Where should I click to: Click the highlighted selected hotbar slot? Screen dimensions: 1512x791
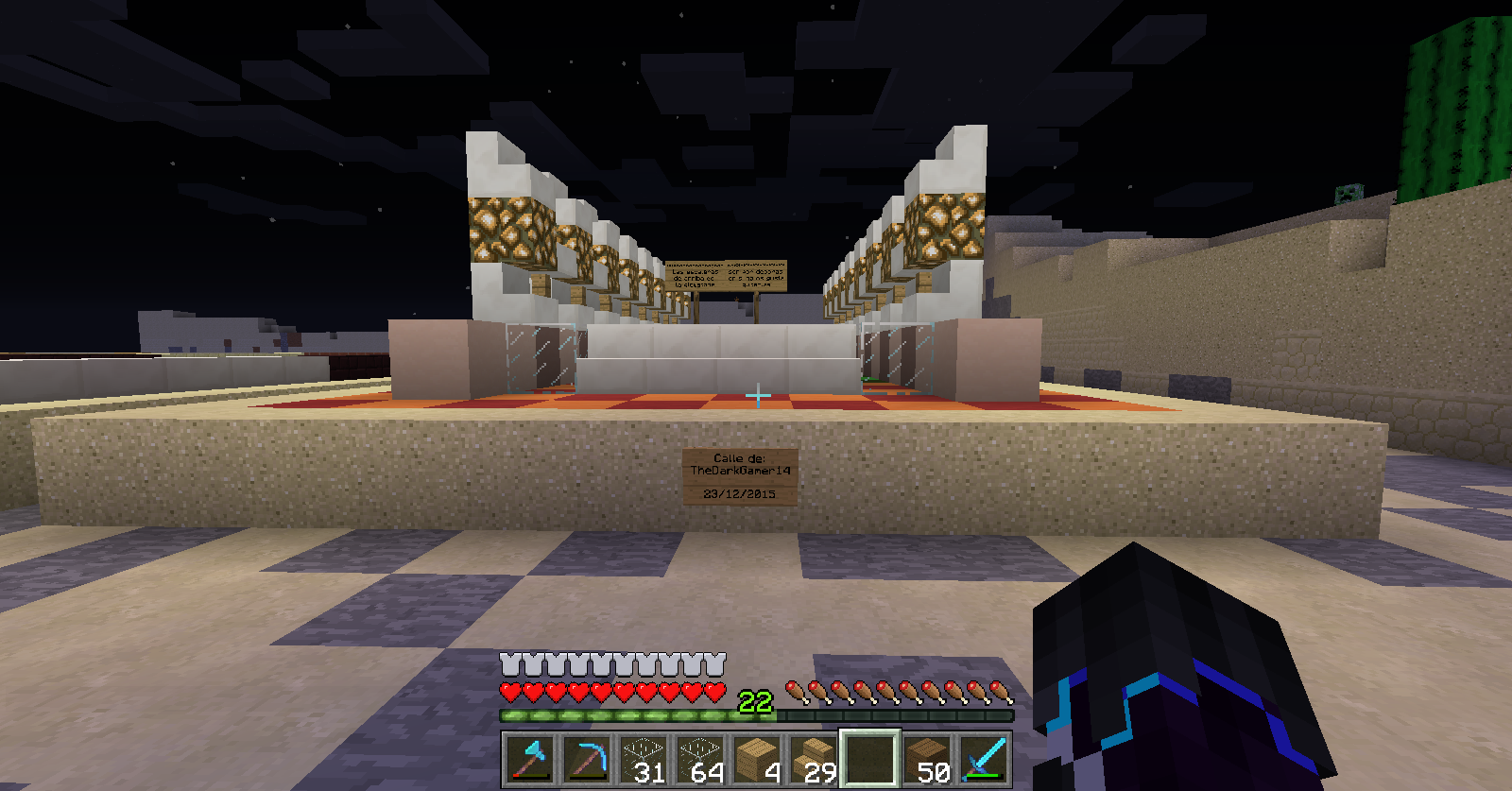coord(869,759)
